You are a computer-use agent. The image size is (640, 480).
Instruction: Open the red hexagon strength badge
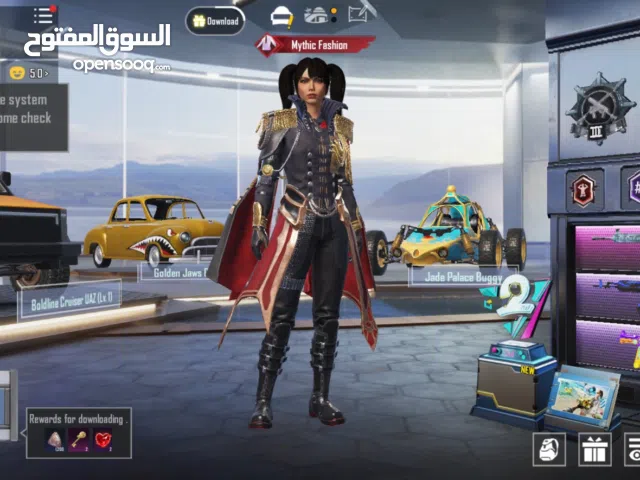(x=583, y=188)
